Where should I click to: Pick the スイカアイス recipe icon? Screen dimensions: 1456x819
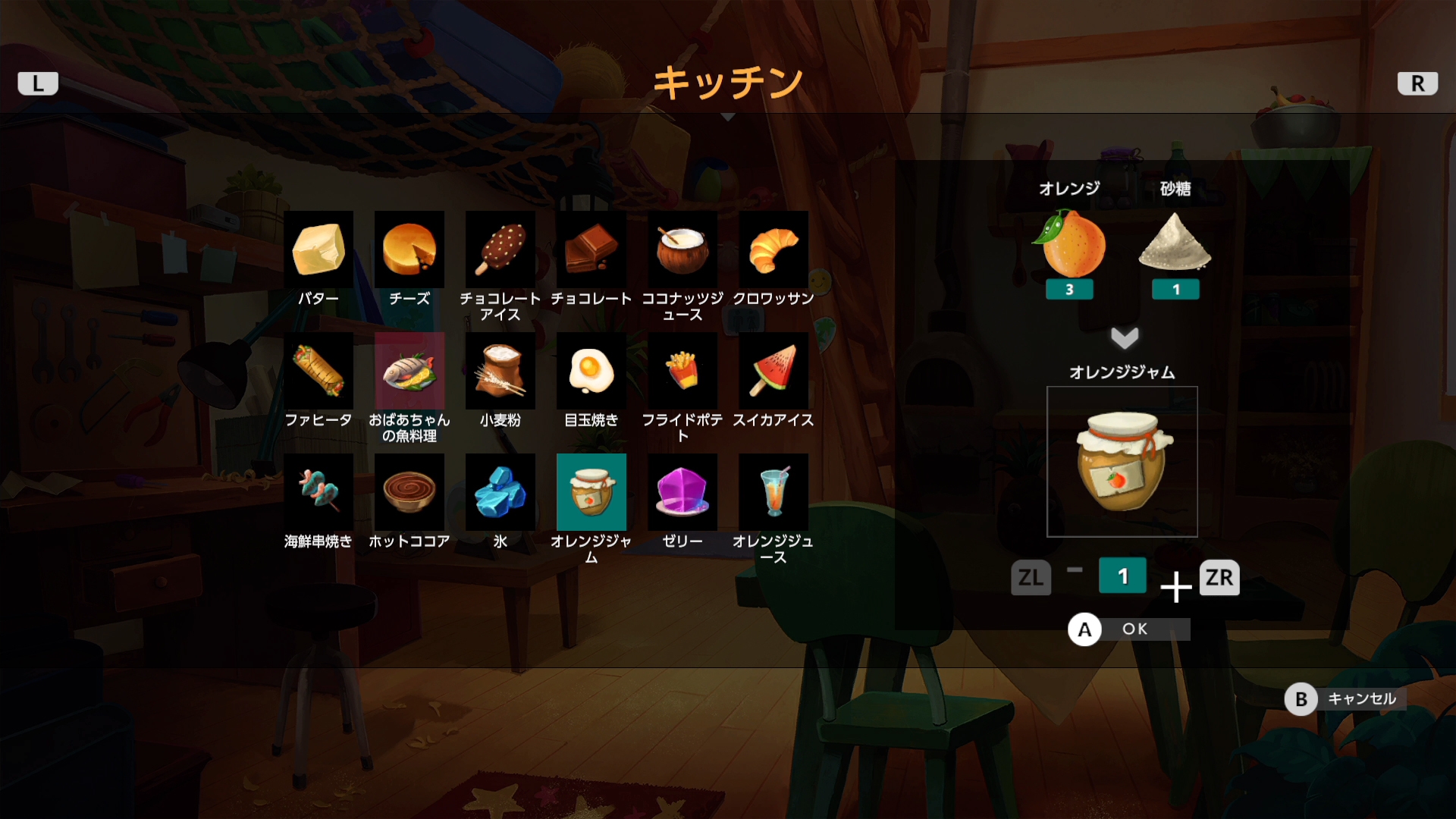[773, 372]
